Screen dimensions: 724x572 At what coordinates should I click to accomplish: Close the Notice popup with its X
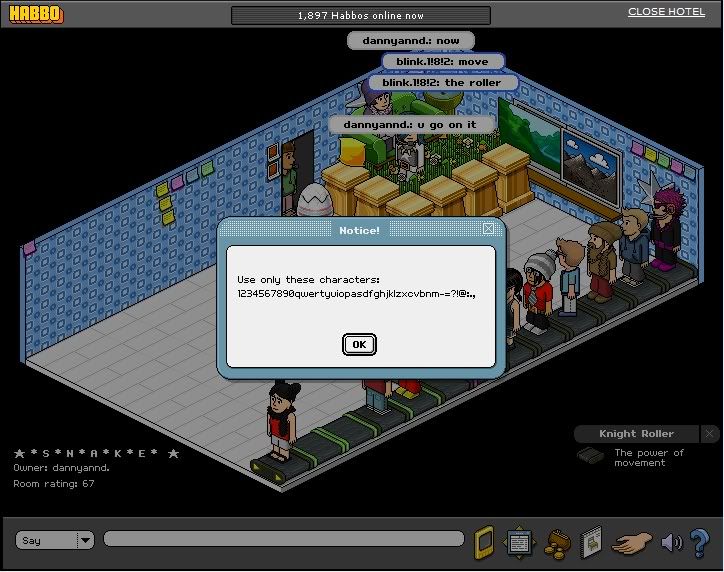(x=488, y=229)
